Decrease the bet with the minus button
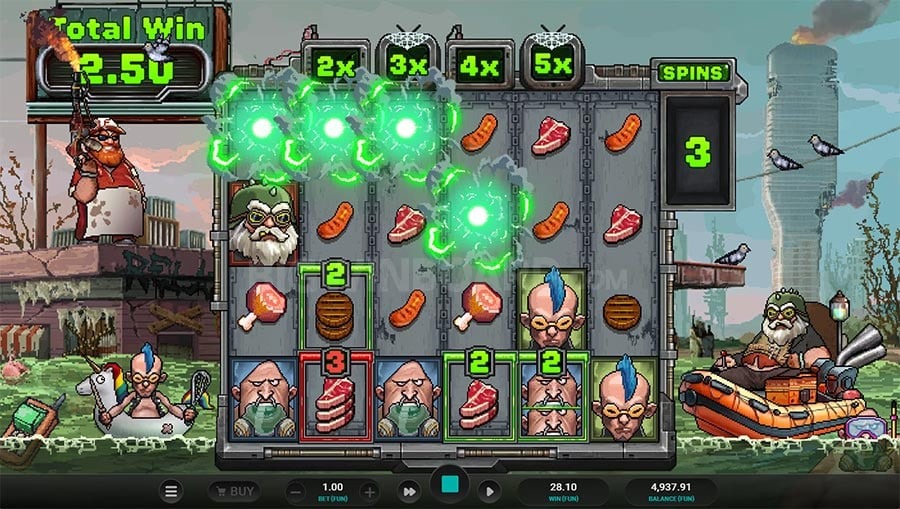The height and width of the screenshot is (509, 900). pyautogui.click(x=295, y=491)
